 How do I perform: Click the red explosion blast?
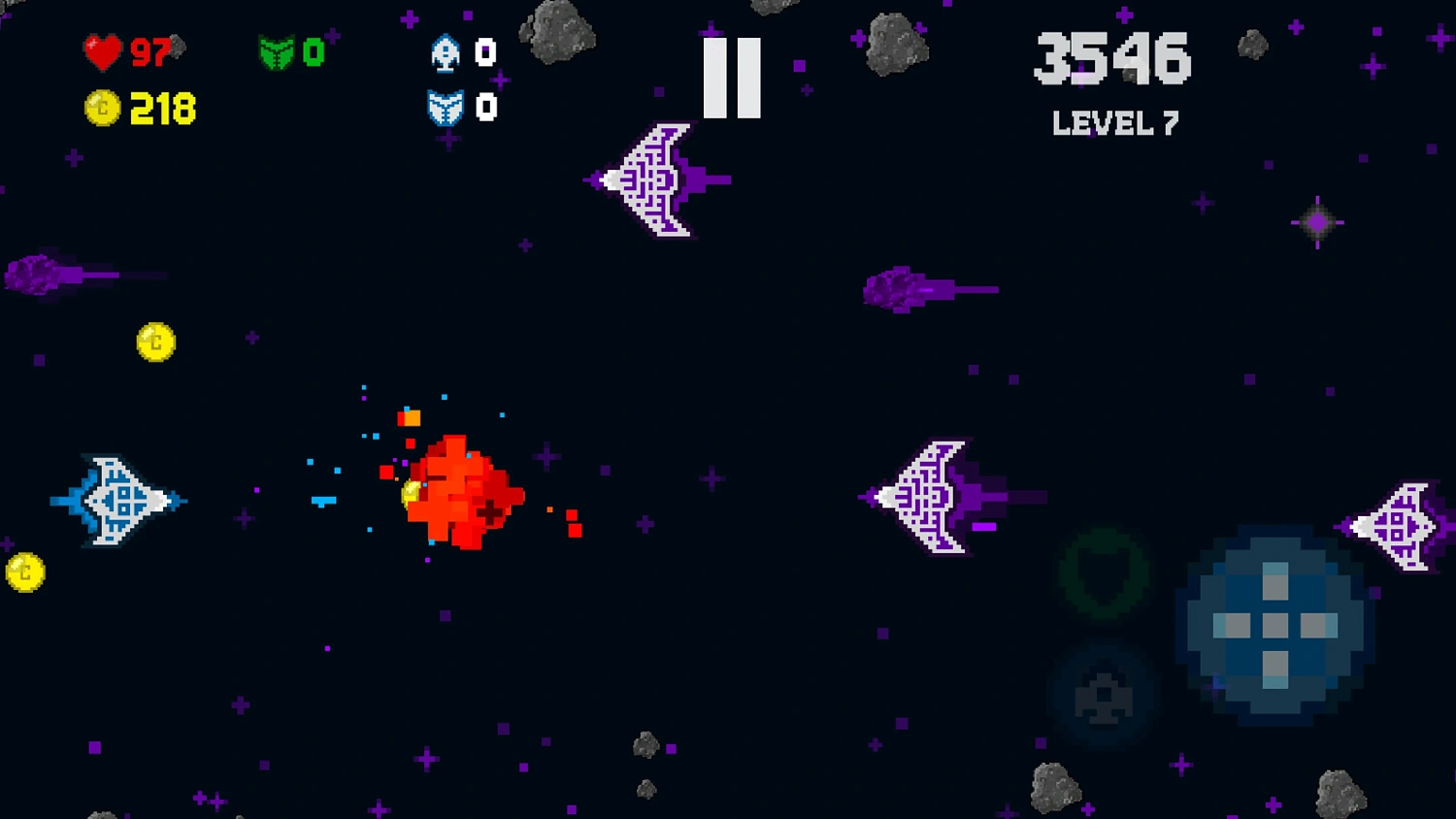466,490
